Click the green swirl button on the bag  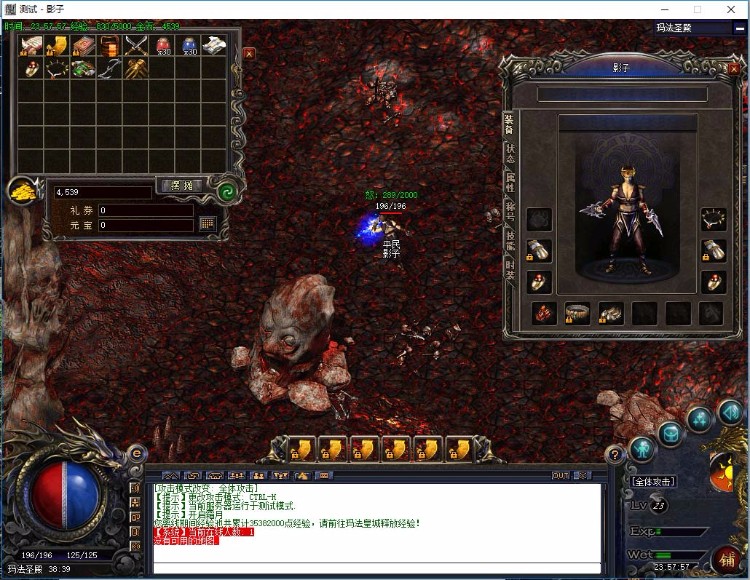pyautogui.click(x=226, y=190)
